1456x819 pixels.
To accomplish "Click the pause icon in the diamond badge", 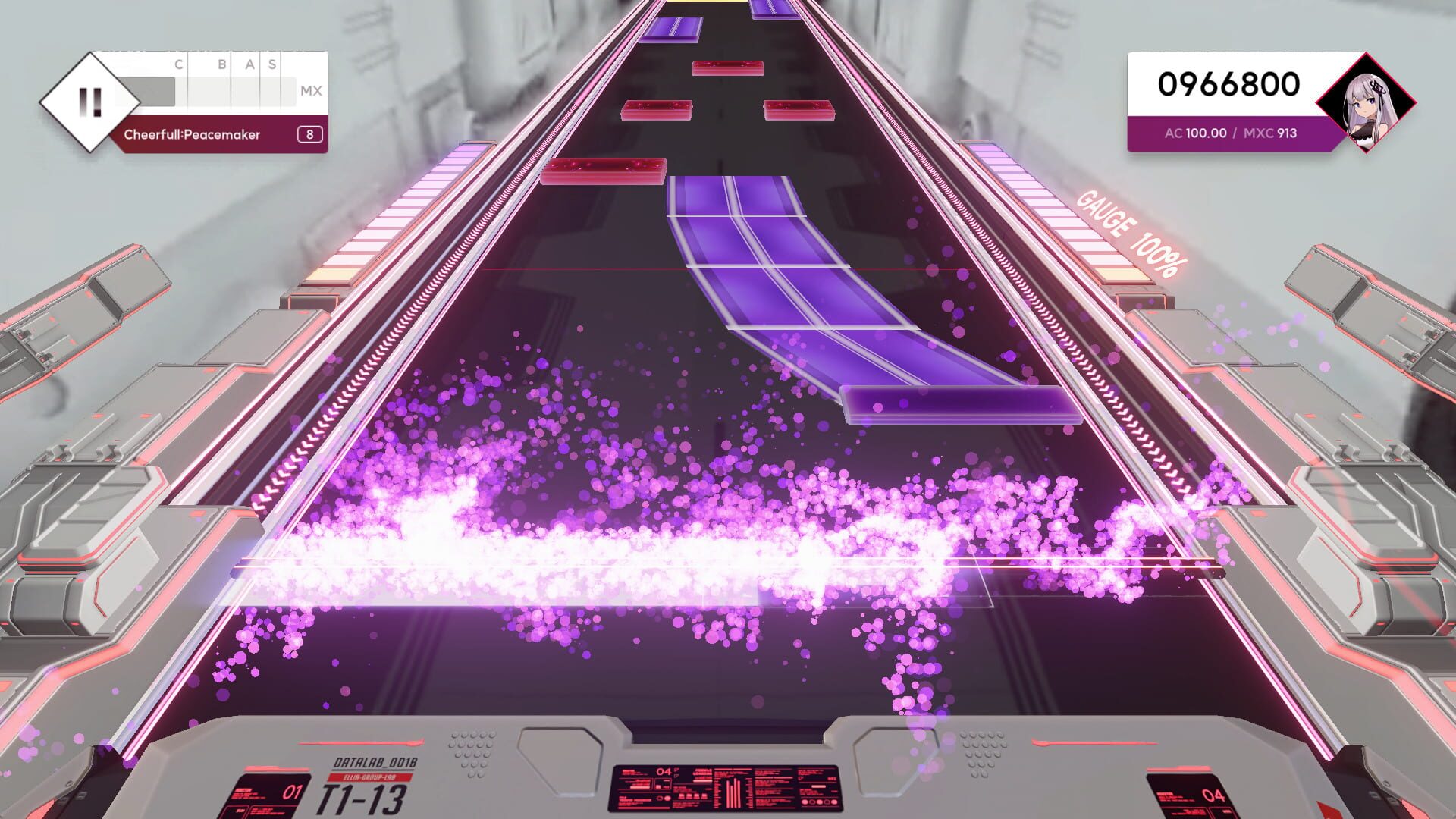I will click(89, 100).
